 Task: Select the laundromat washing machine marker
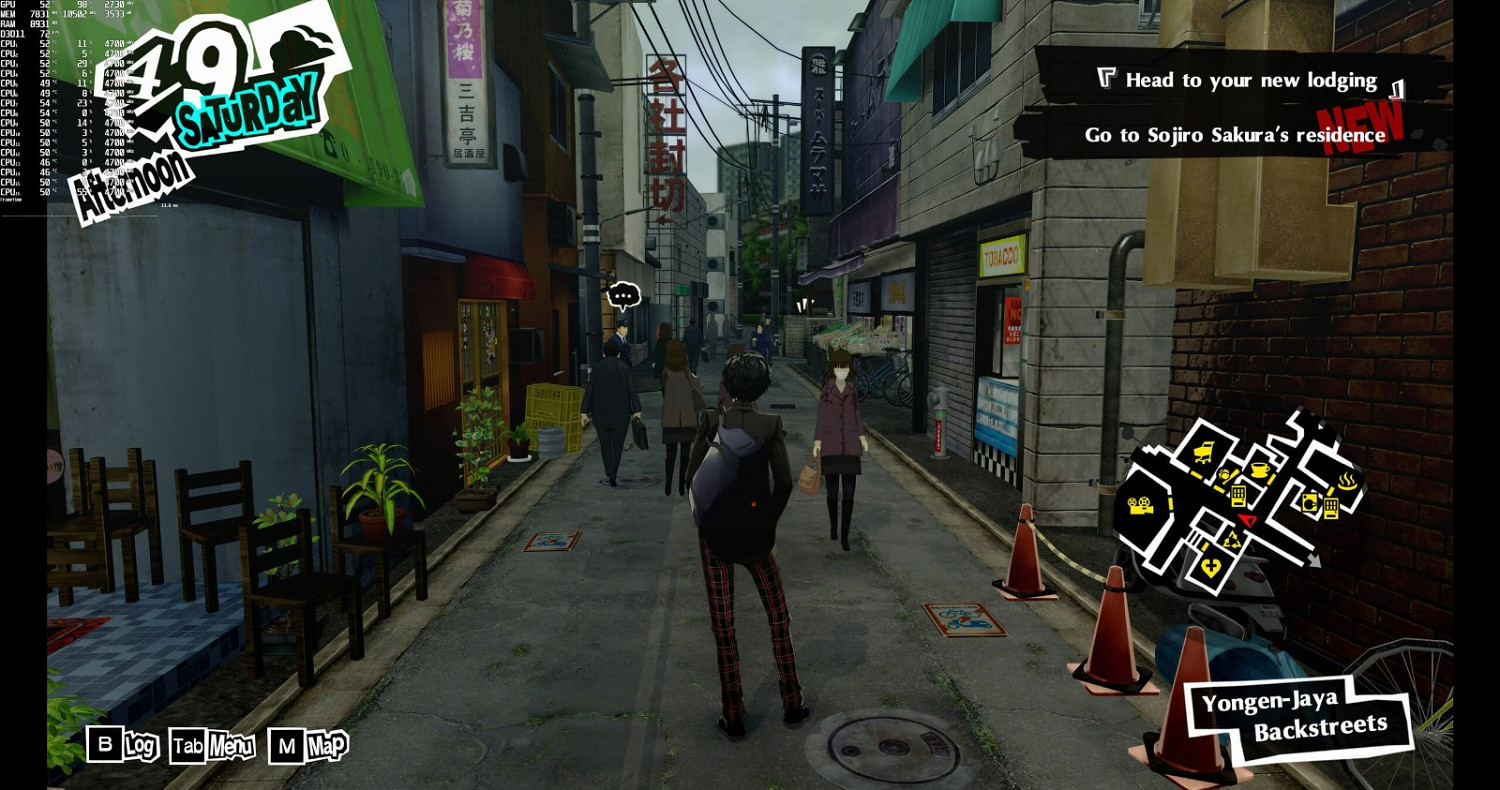(1308, 501)
